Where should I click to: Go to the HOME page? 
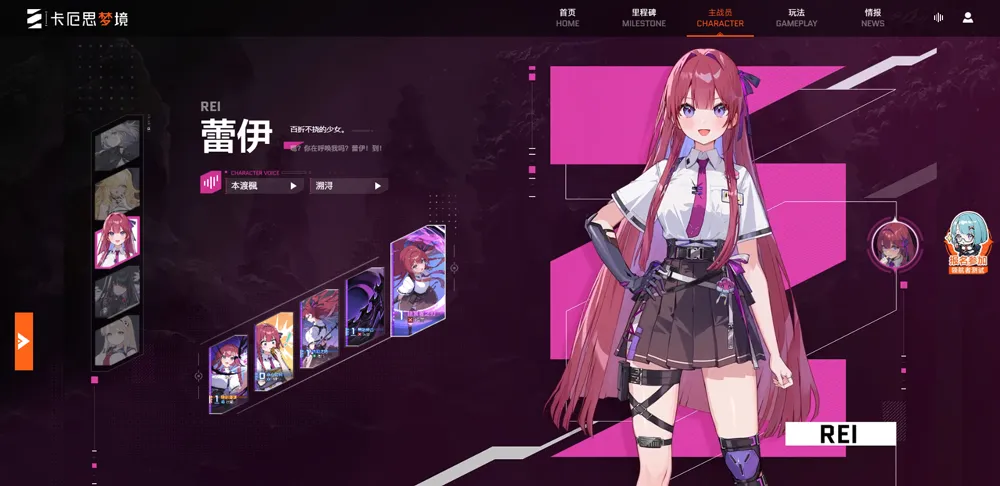(x=567, y=17)
